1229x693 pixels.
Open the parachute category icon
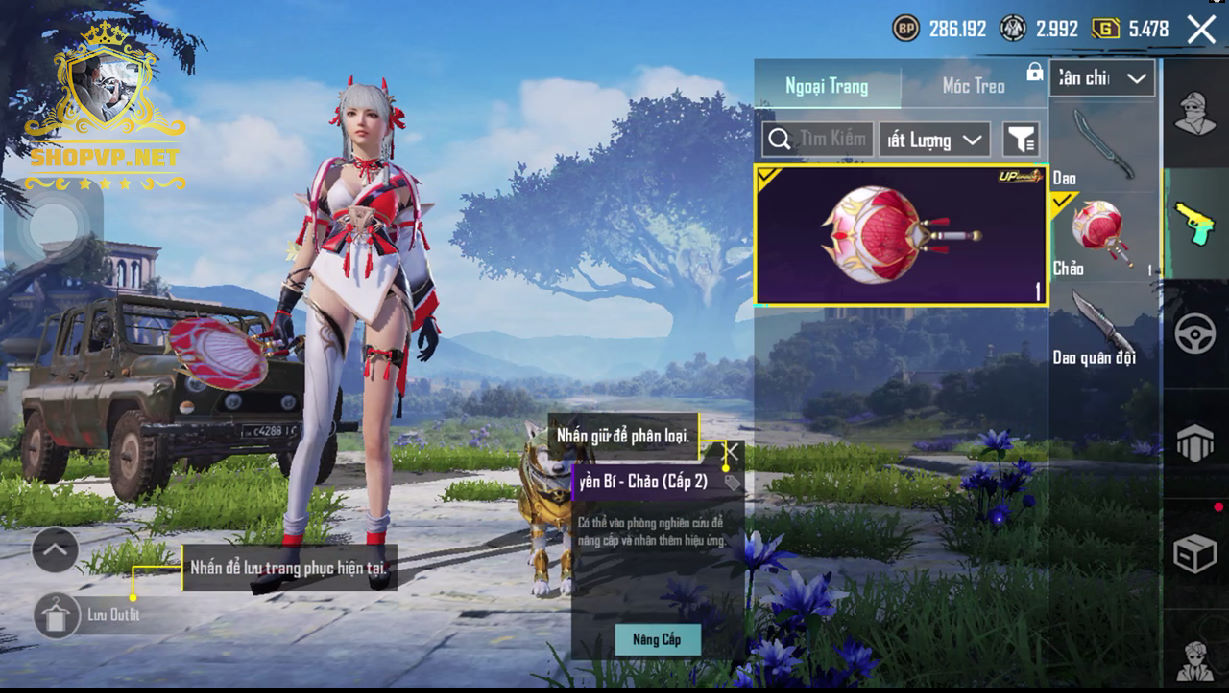click(1195, 442)
